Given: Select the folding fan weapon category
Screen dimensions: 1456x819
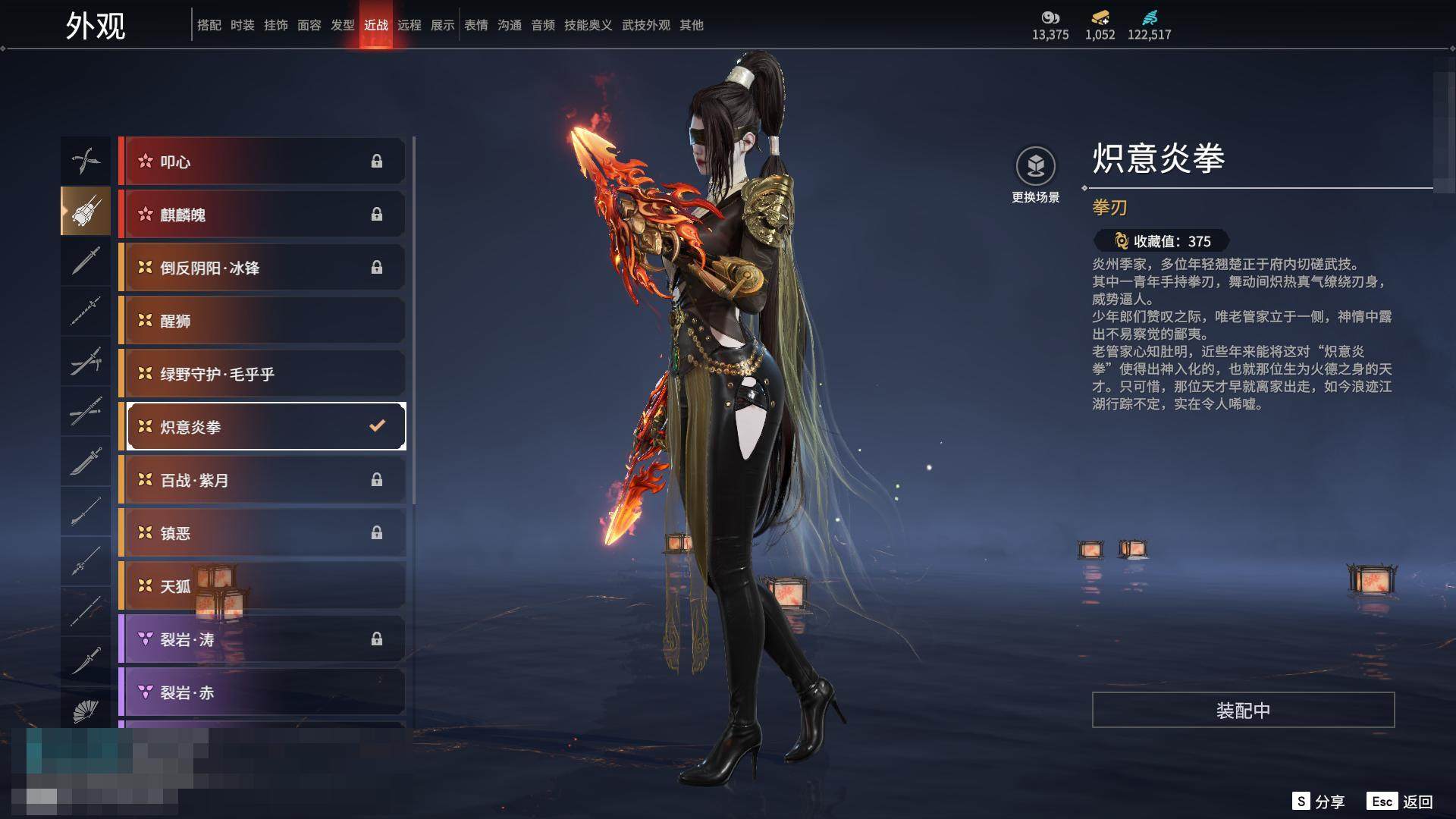Looking at the screenshot, I should 86,711.
